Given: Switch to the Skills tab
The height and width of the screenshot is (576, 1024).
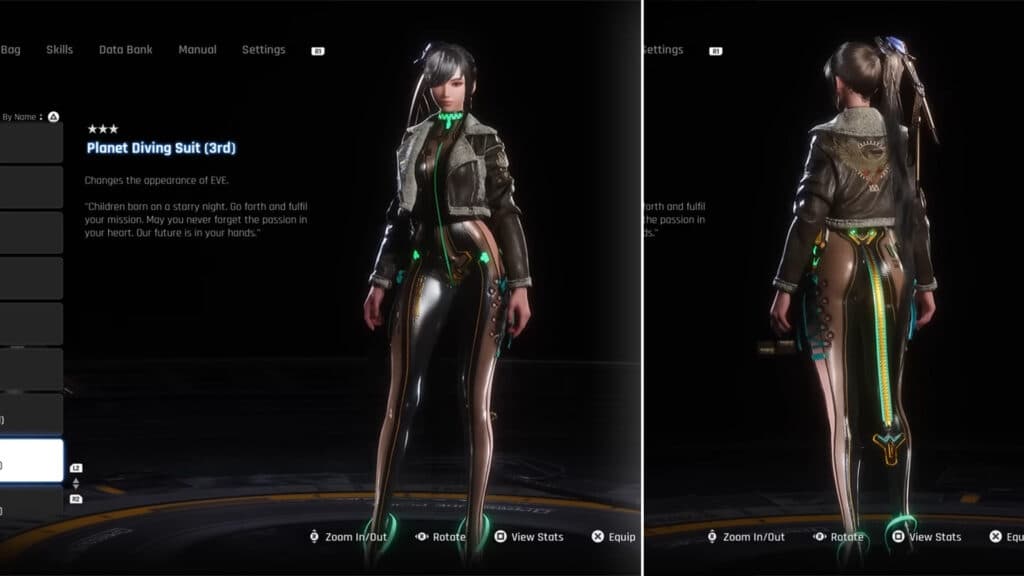Looking at the screenshot, I should [x=59, y=50].
